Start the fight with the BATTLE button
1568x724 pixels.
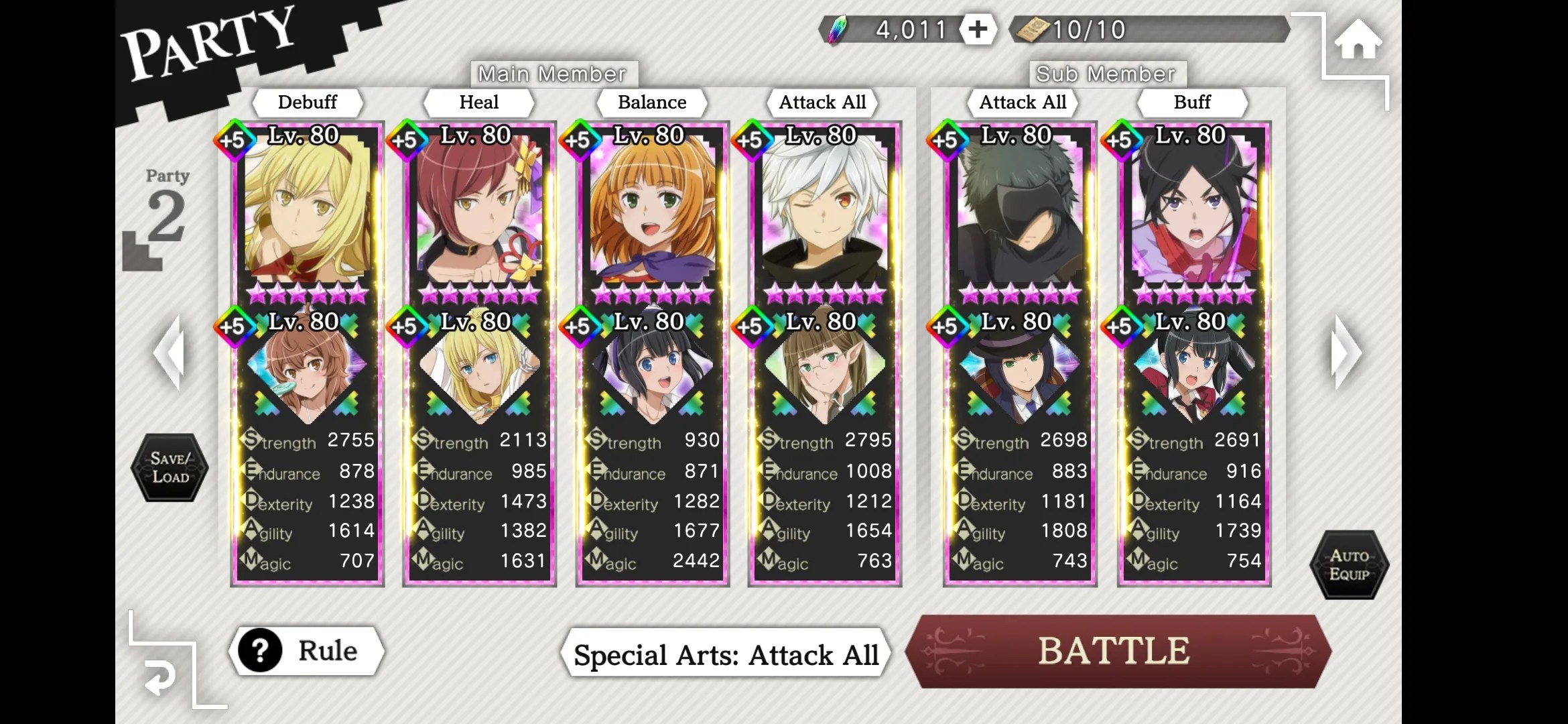pos(1116,651)
